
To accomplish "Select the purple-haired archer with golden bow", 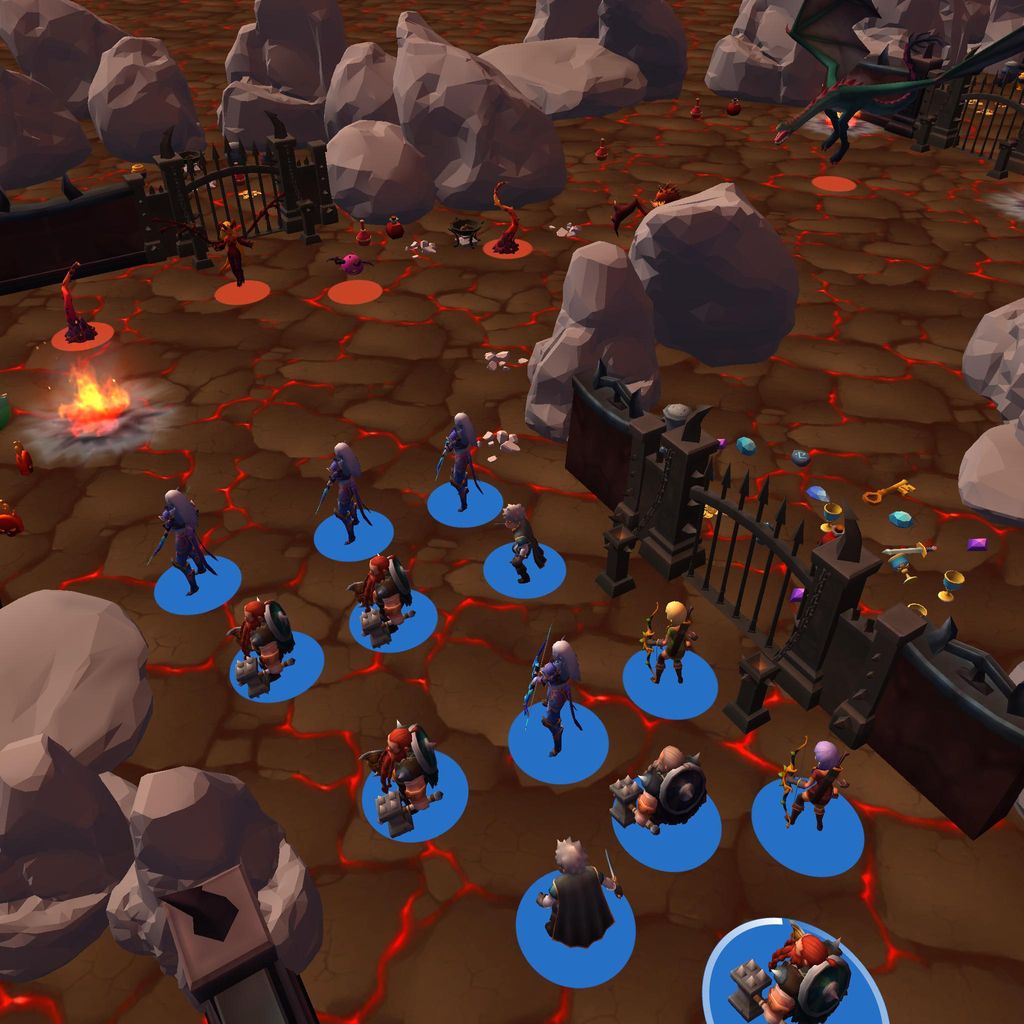I will 815,783.
